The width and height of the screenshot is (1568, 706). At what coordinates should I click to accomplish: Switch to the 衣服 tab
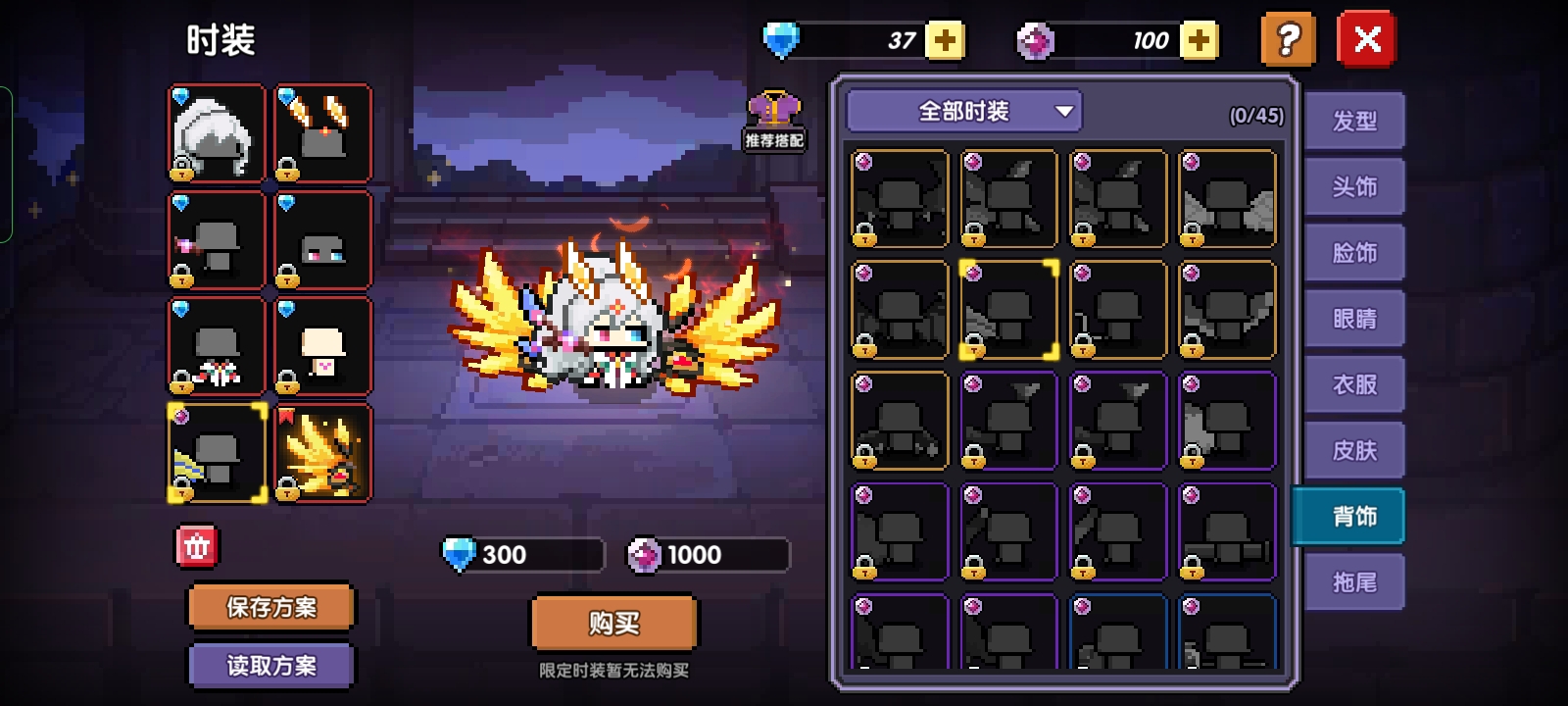[1354, 384]
